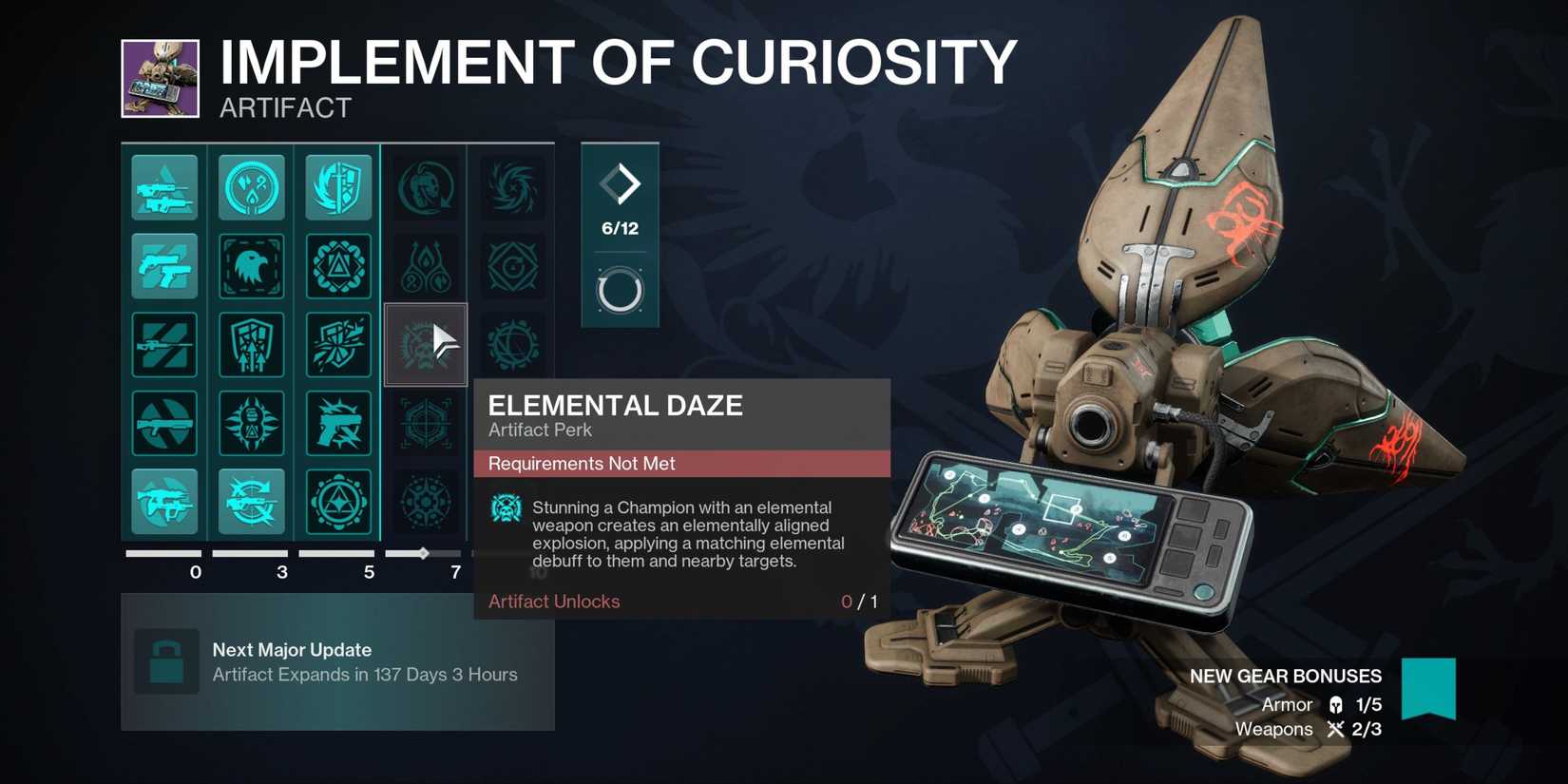The image size is (1568, 784).
Task: Choose the sniper rifle artifact perk
Action: [x=164, y=345]
